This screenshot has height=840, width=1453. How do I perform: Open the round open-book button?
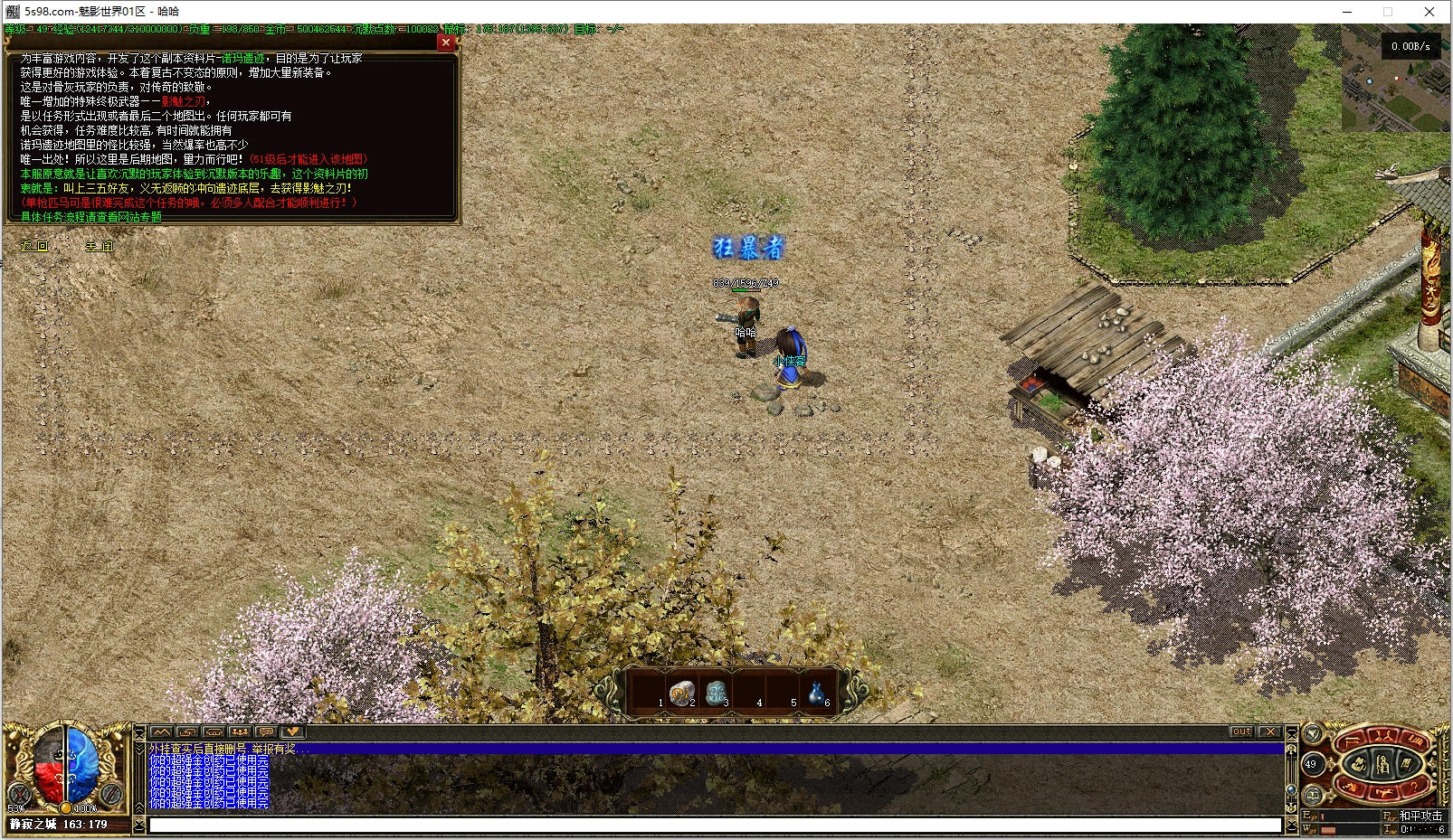coord(1312,796)
